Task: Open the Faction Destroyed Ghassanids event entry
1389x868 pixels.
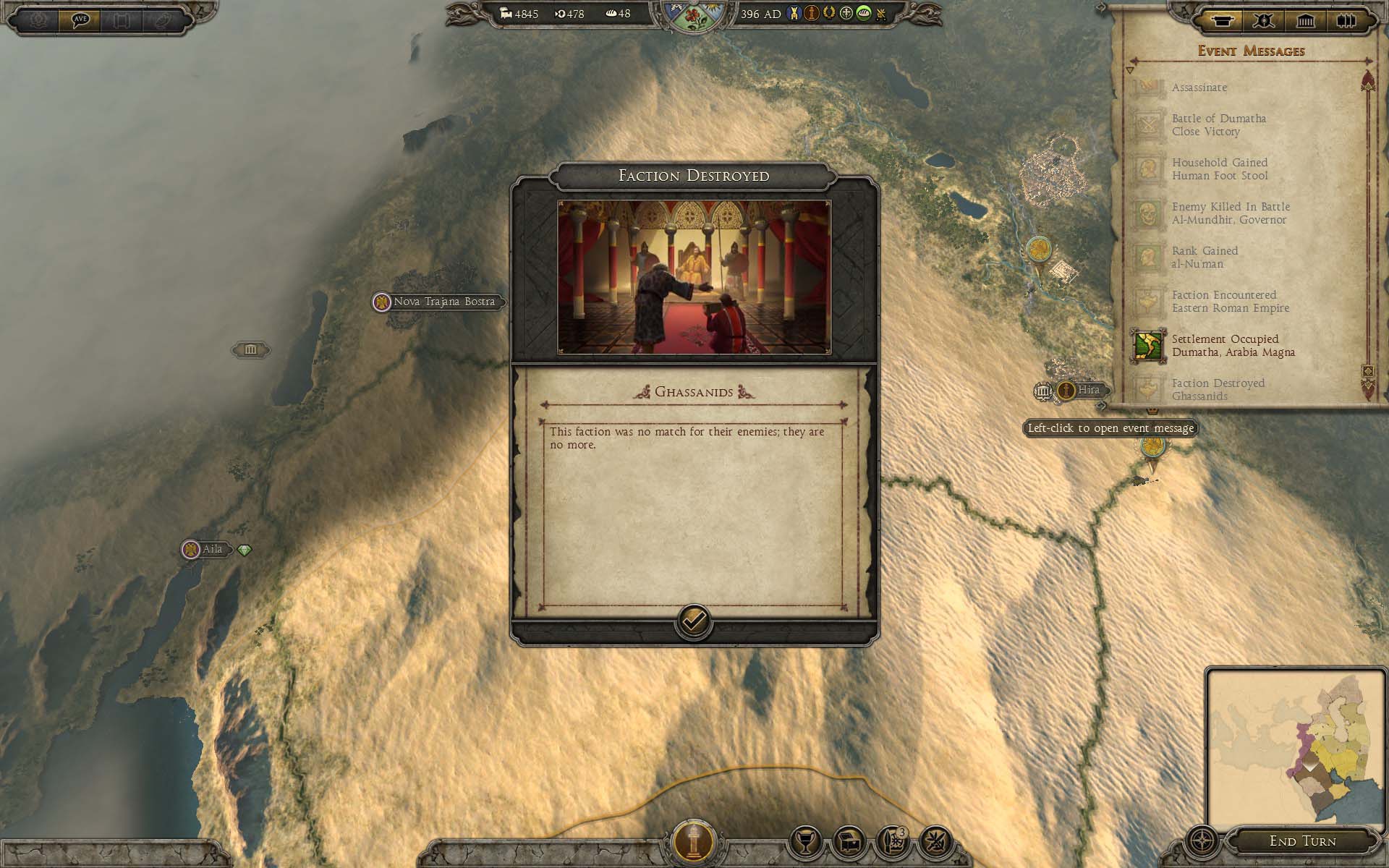Action: tap(1218, 389)
